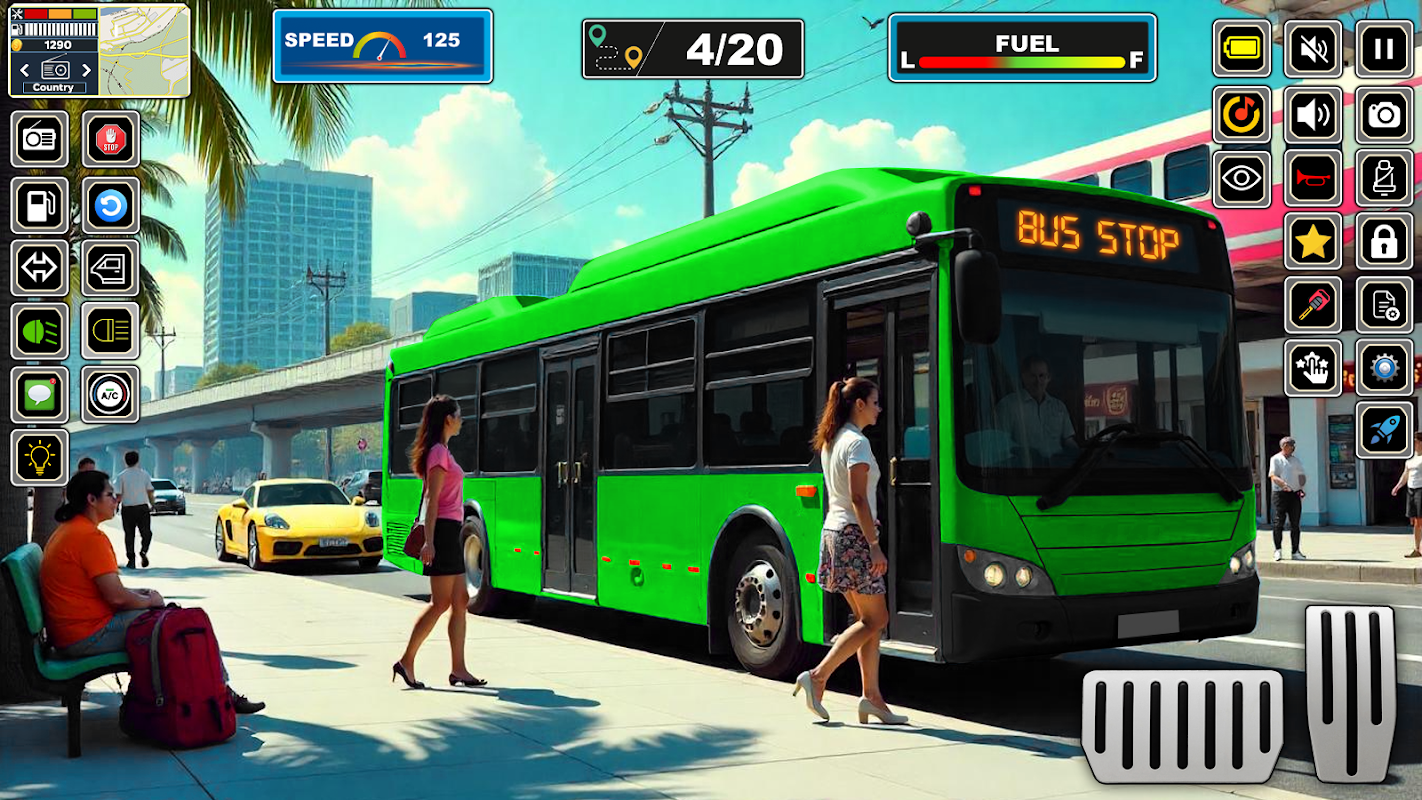The width and height of the screenshot is (1422, 800).
Task: Mute sound with the crossed speaker icon
Action: [x=1312, y=49]
